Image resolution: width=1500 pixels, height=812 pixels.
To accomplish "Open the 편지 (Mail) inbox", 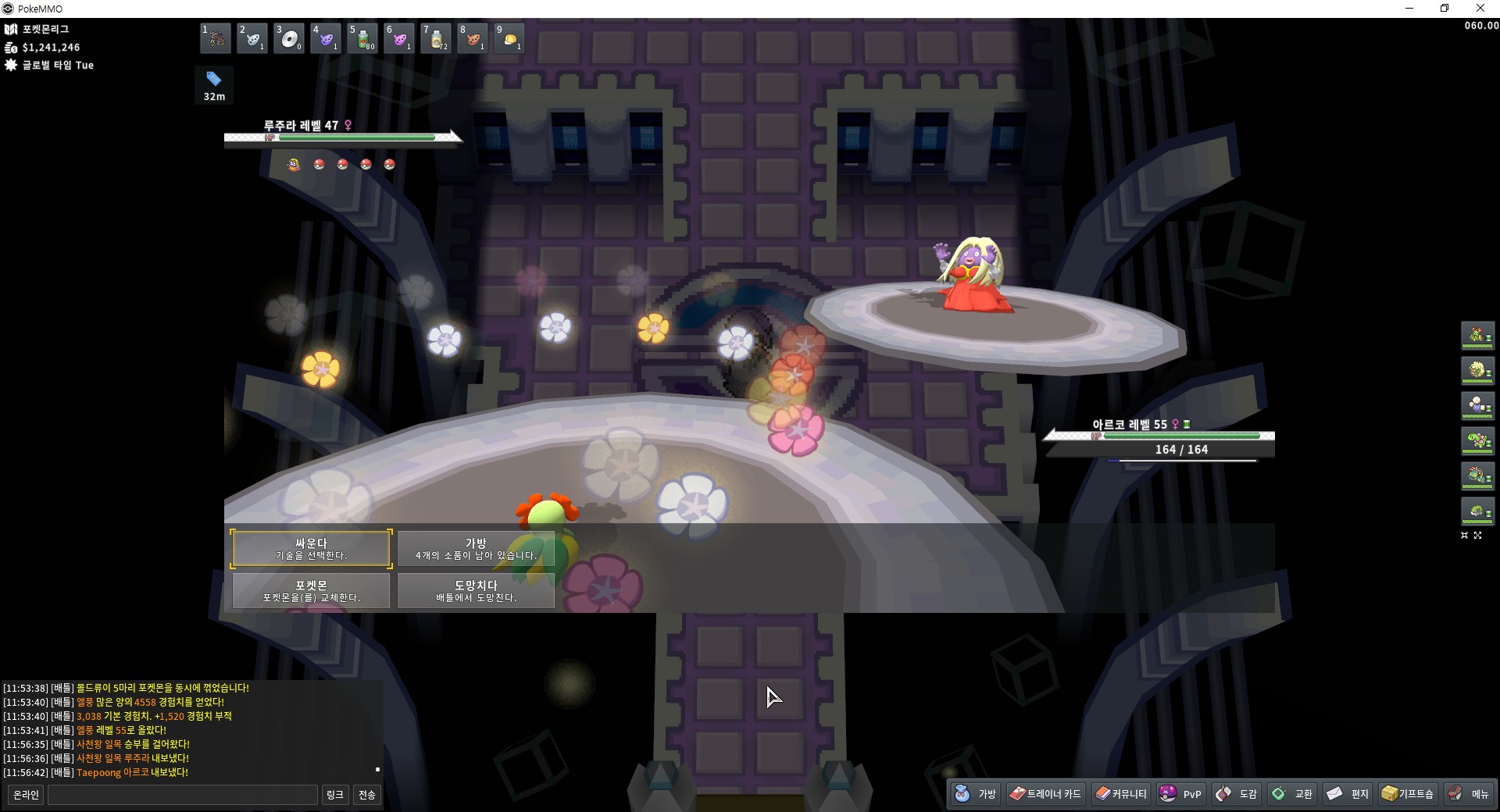I will [x=1348, y=794].
